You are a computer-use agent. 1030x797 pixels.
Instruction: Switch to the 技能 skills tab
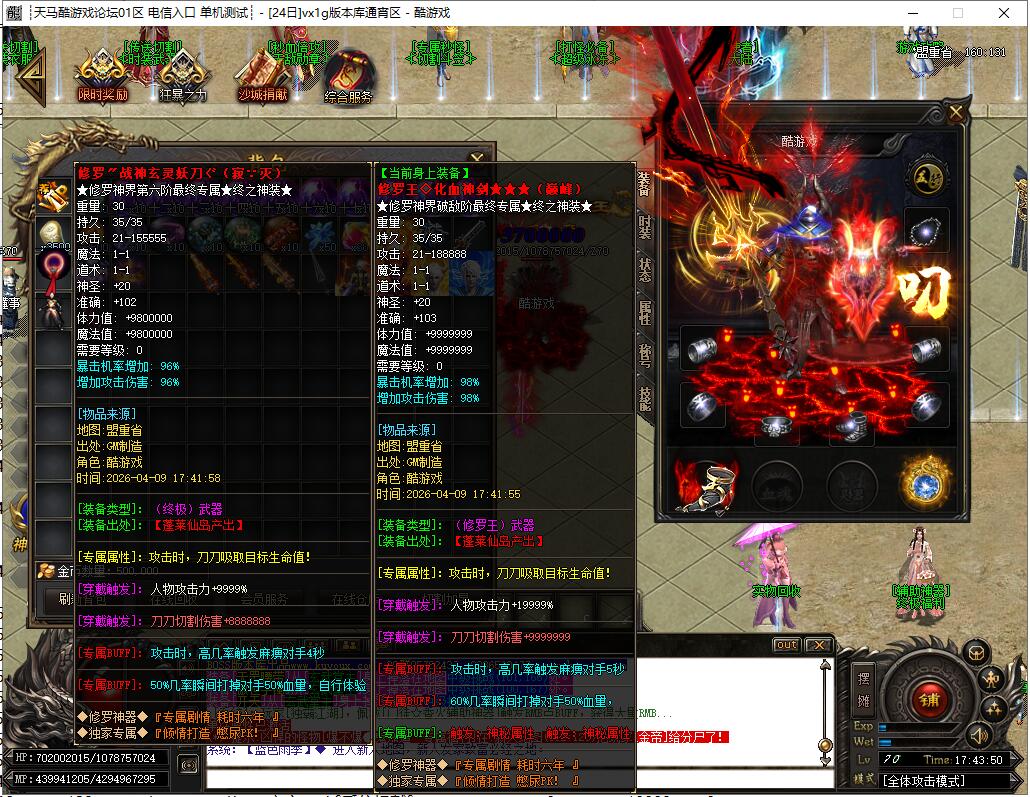[x=645, y=399]
